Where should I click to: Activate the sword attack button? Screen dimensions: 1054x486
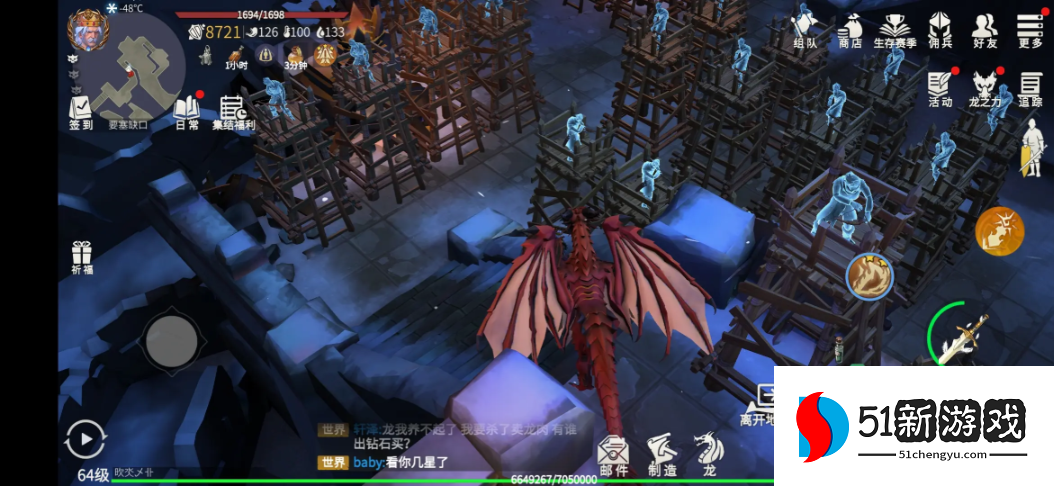(962, 335)
